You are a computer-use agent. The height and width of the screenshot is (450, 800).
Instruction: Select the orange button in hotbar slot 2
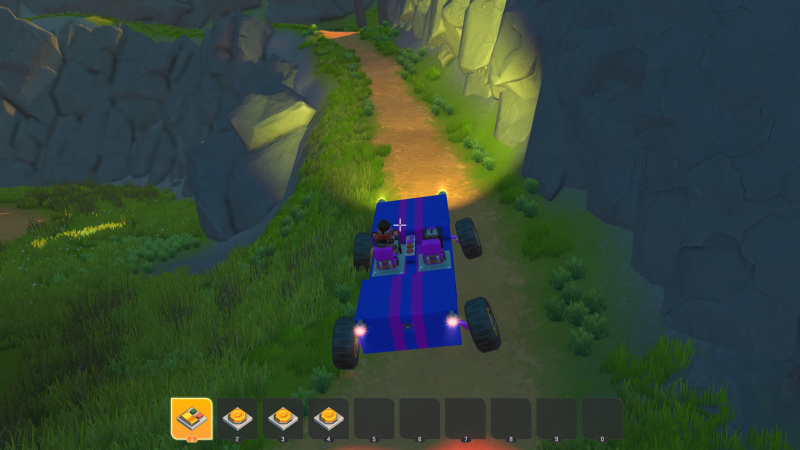pyautogui.click(x=237, y=417)
